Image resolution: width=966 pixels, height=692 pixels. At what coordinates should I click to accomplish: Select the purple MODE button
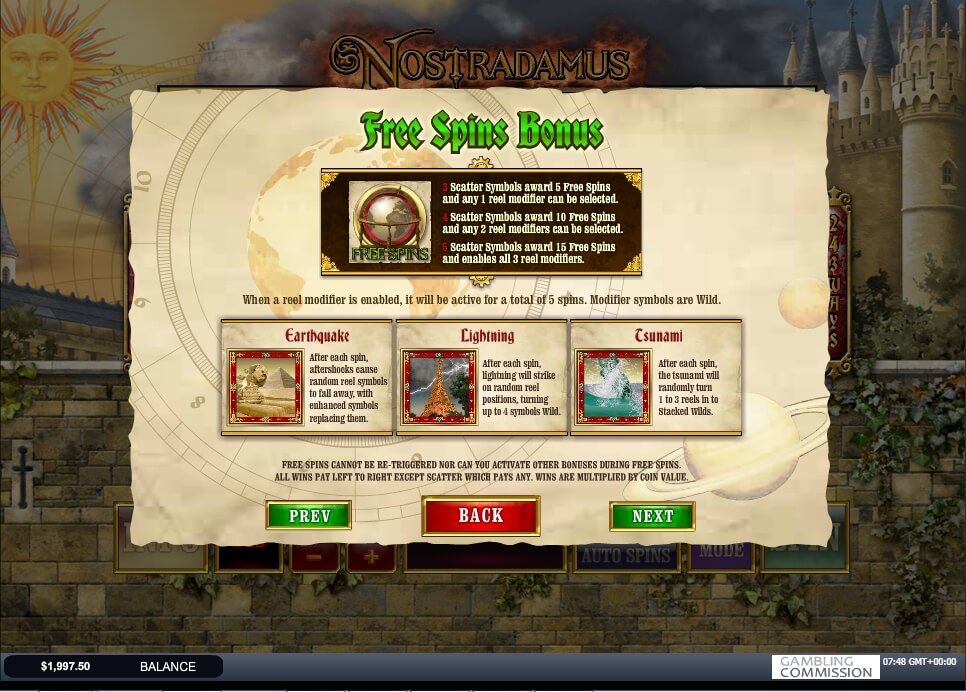point(721,553)
